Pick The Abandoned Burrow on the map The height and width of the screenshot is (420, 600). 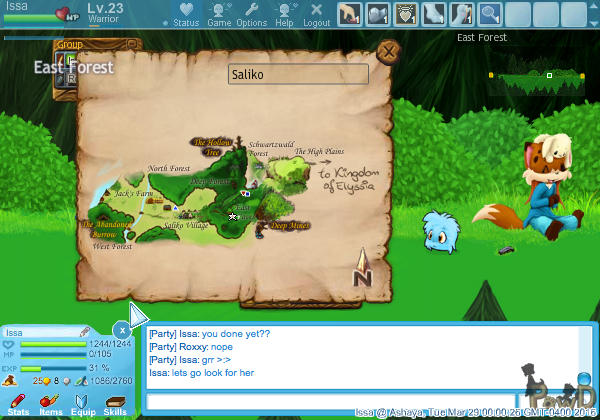[104, 231]
